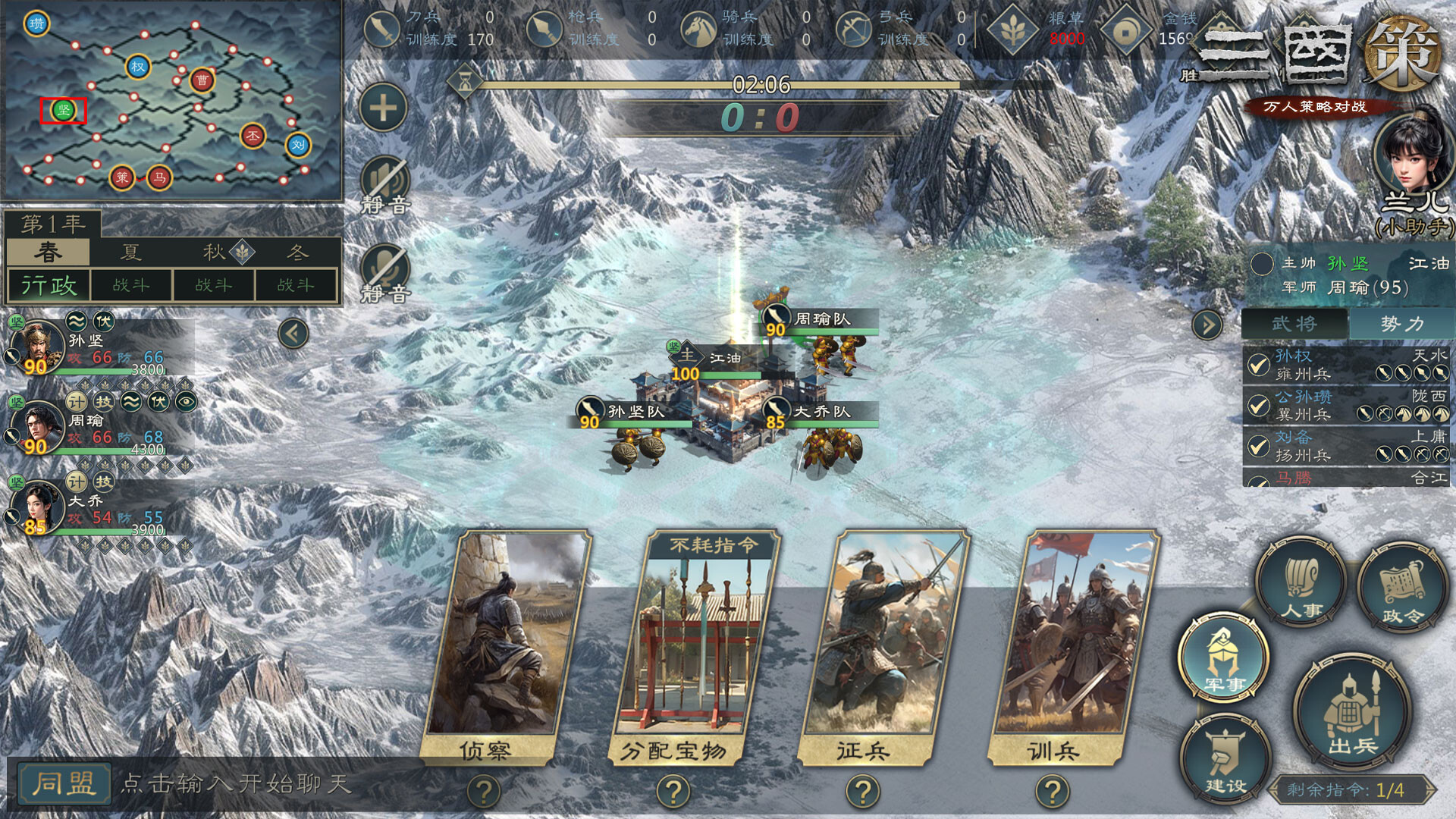Select the 侦察 scouting card
Image resolution: width=1456 pixels, height=819 pixels.
507,645
